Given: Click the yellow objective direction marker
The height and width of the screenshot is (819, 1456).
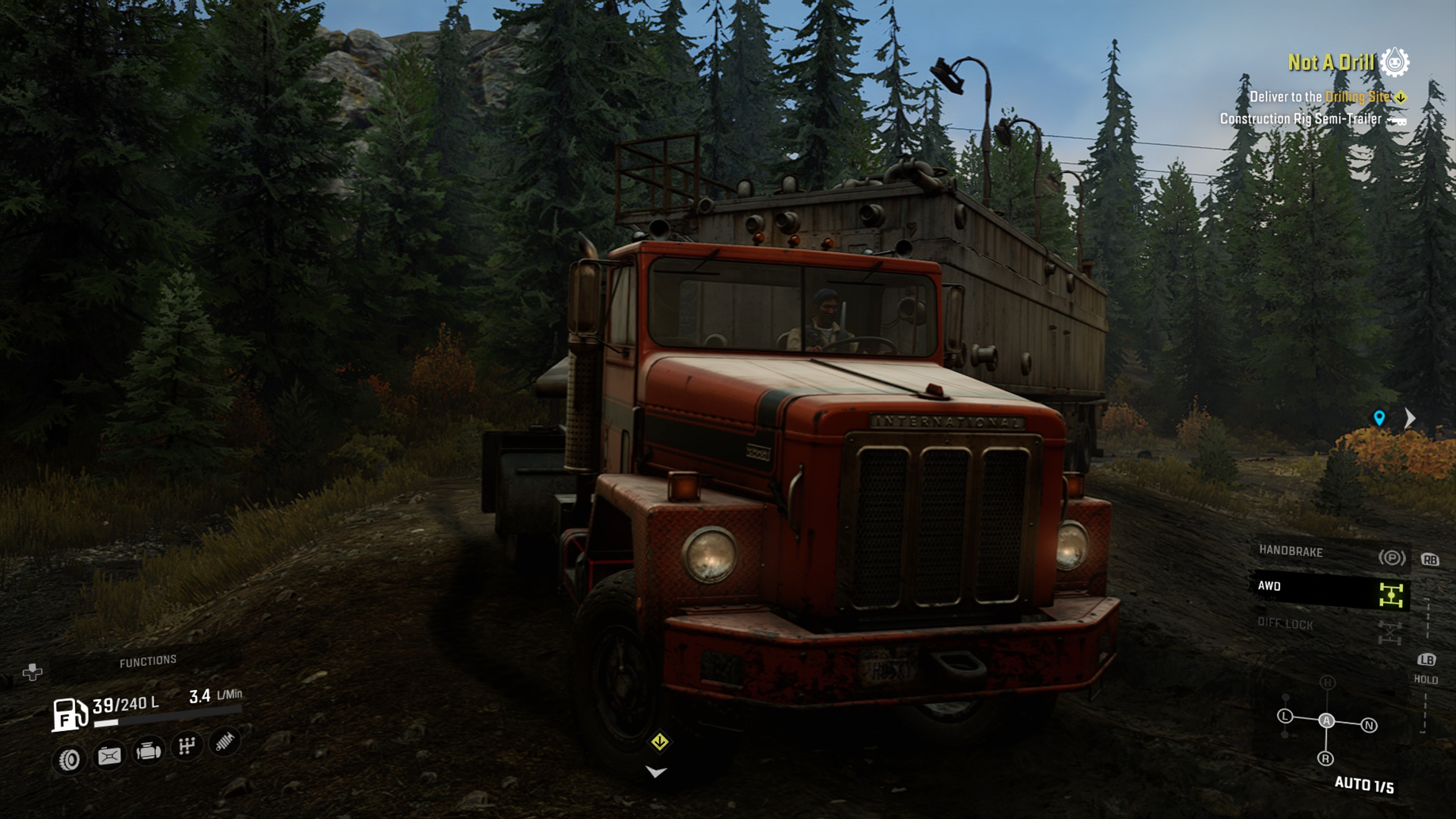Looking at the screenshot, I should click(660, 742).
